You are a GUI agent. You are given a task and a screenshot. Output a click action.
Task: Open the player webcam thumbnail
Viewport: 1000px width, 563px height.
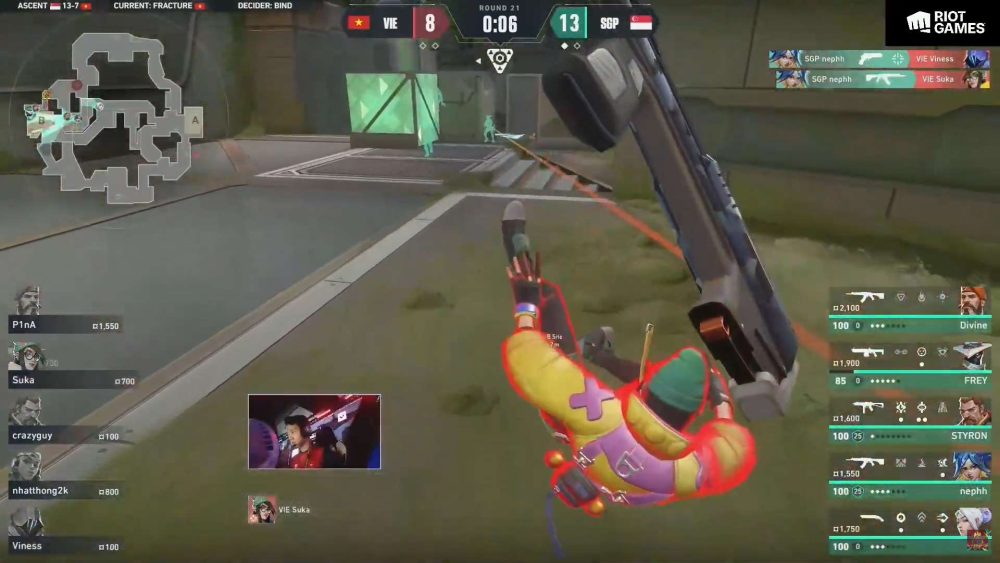[x=314, y=431]
